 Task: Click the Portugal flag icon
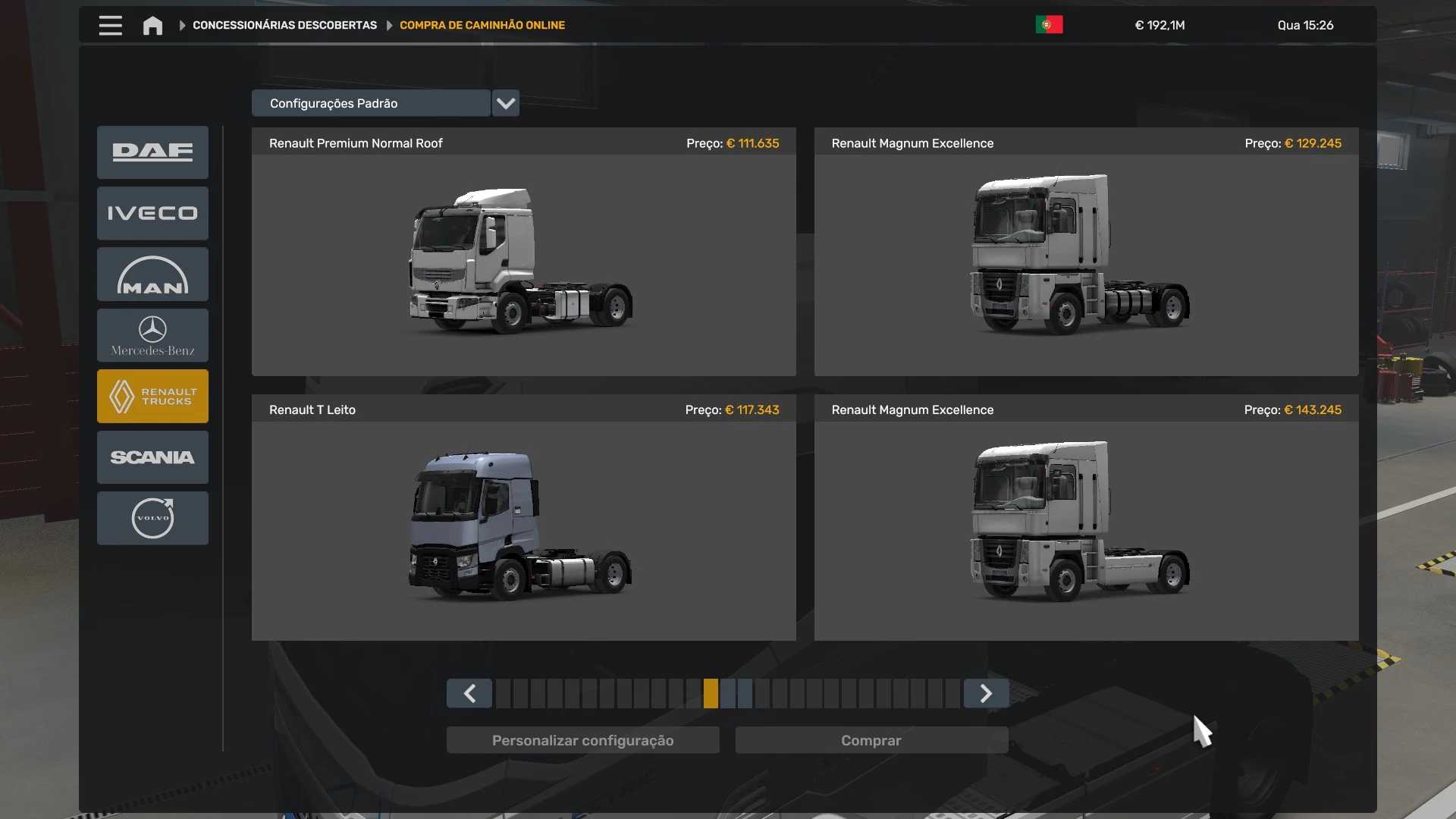(1049, 25)
